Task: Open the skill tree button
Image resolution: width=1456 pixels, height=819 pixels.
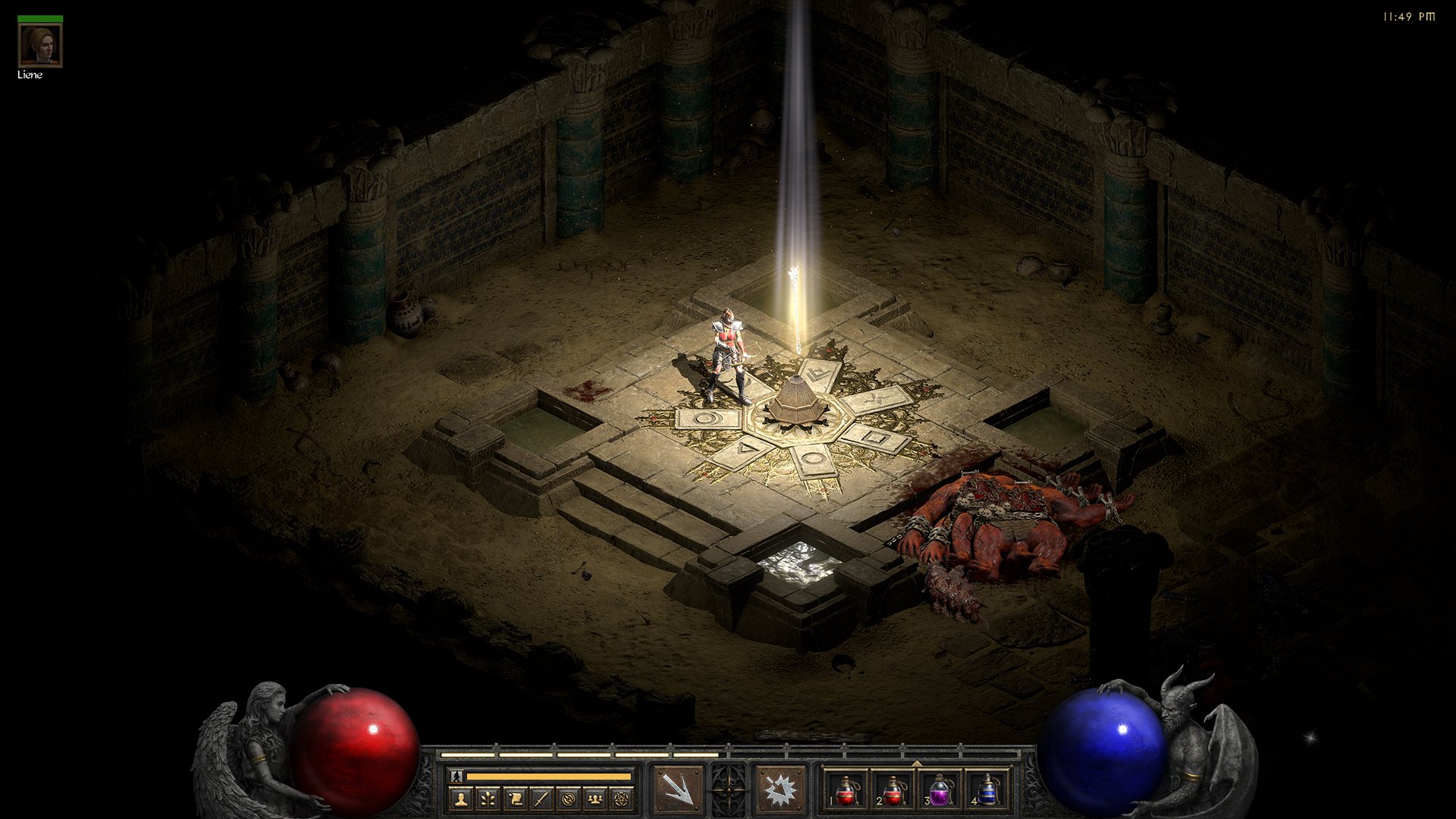Action: point(488,798)
